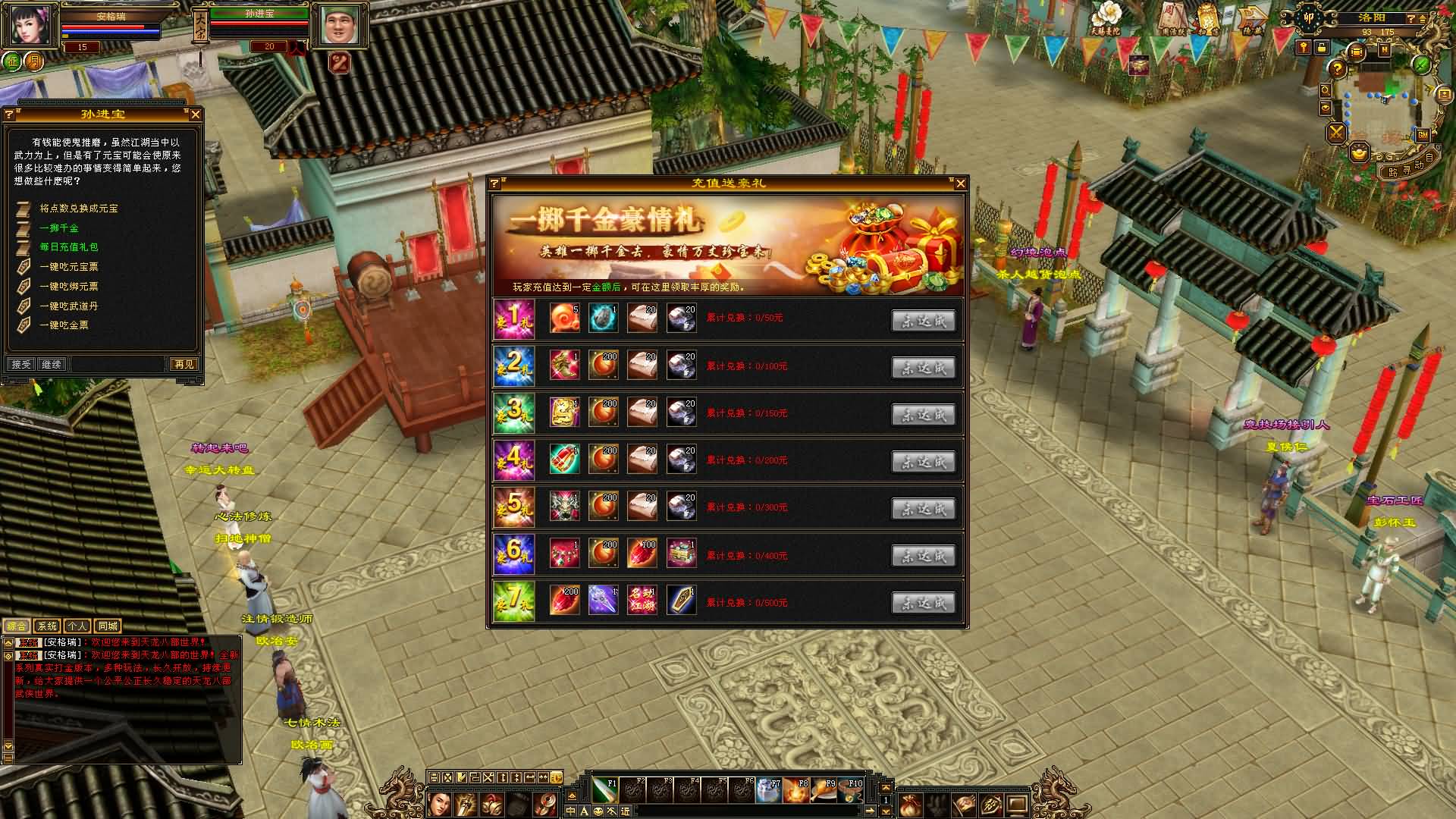Claim the tier 1 gift 未达成 button
Image resolution: width=1456 pixels, height=819 pixels.
923,321
